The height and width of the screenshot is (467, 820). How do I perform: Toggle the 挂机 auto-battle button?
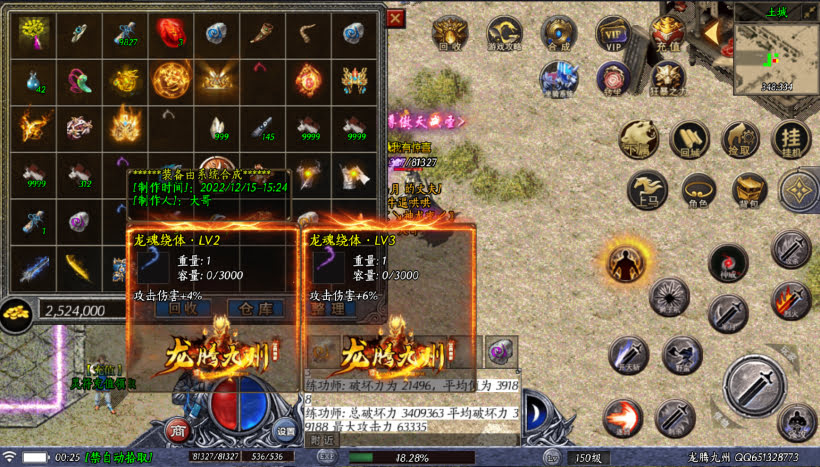(x=790, y=139)
